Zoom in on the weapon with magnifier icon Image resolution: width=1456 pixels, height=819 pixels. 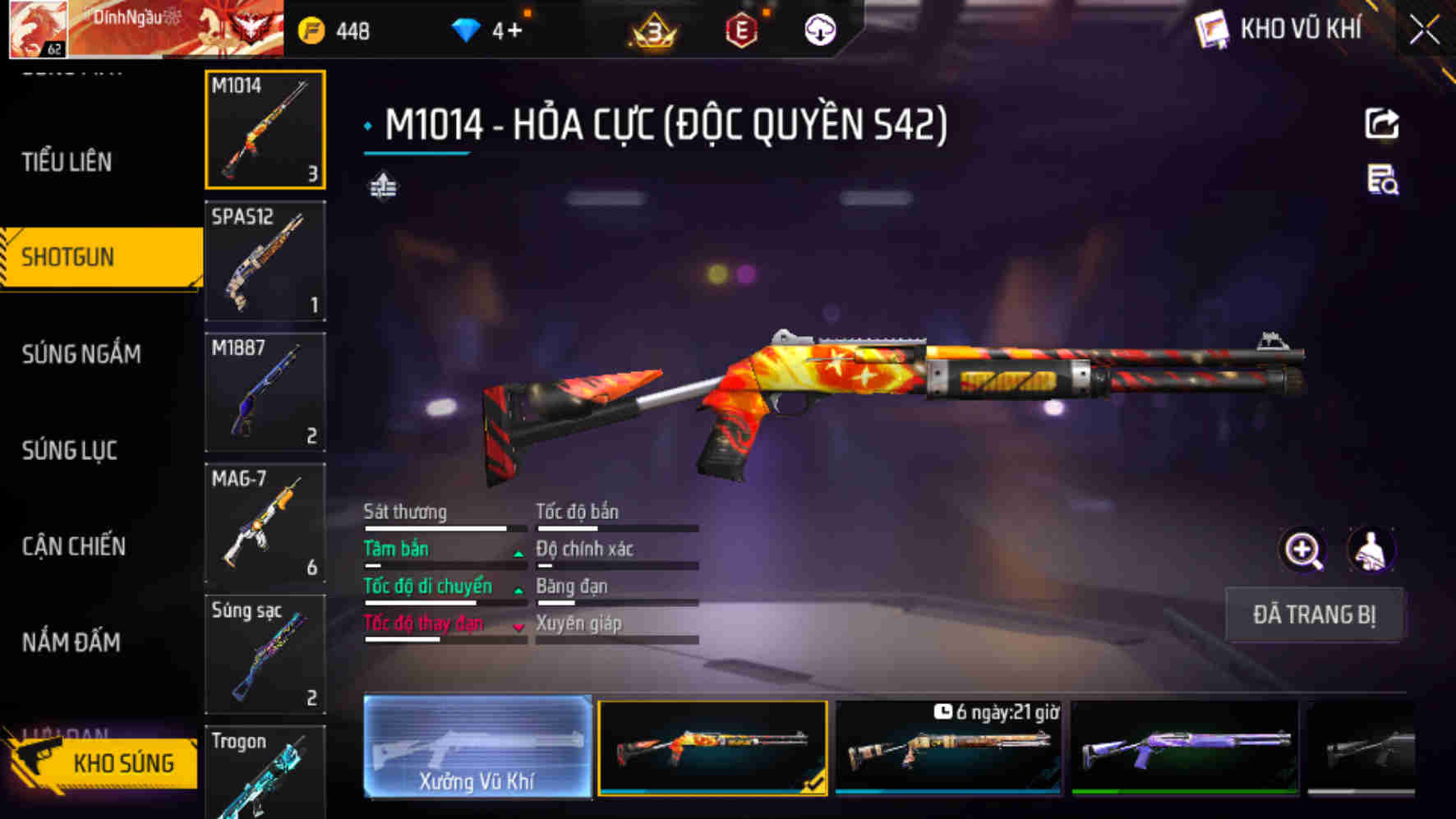pyautogui.click(x=1303, y=550)
